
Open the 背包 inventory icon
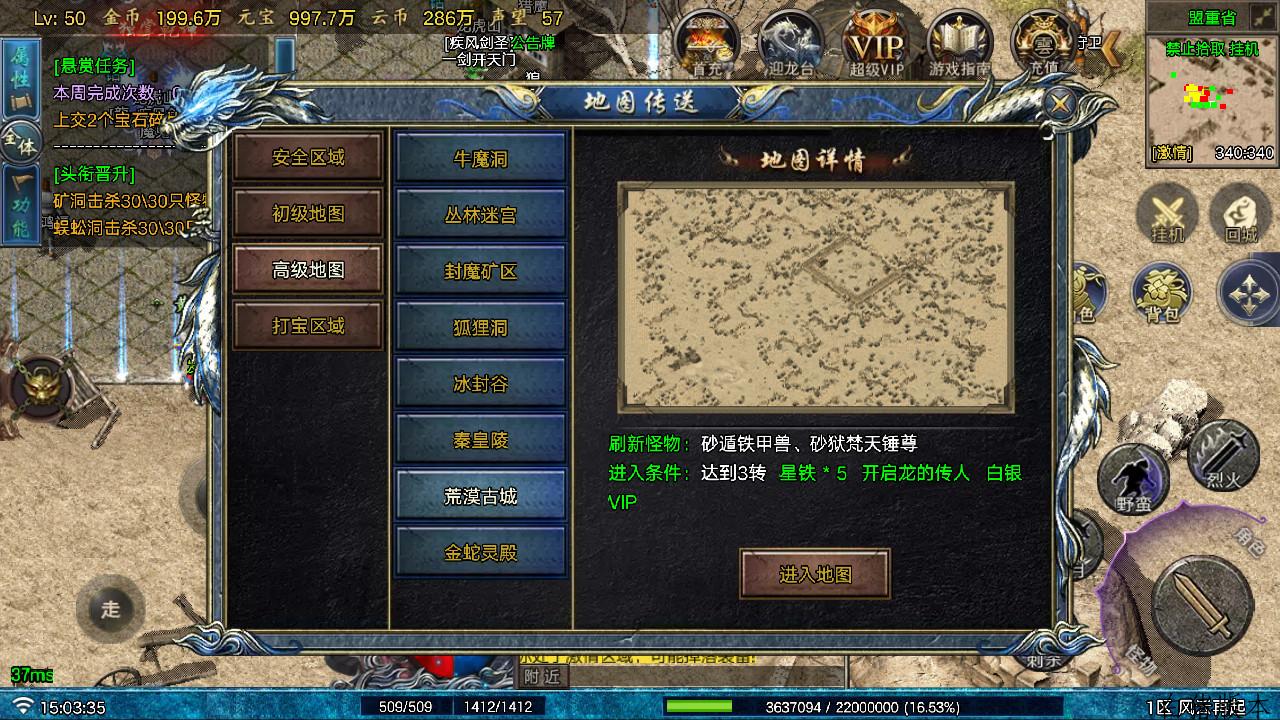click(x=1162, y=293)
